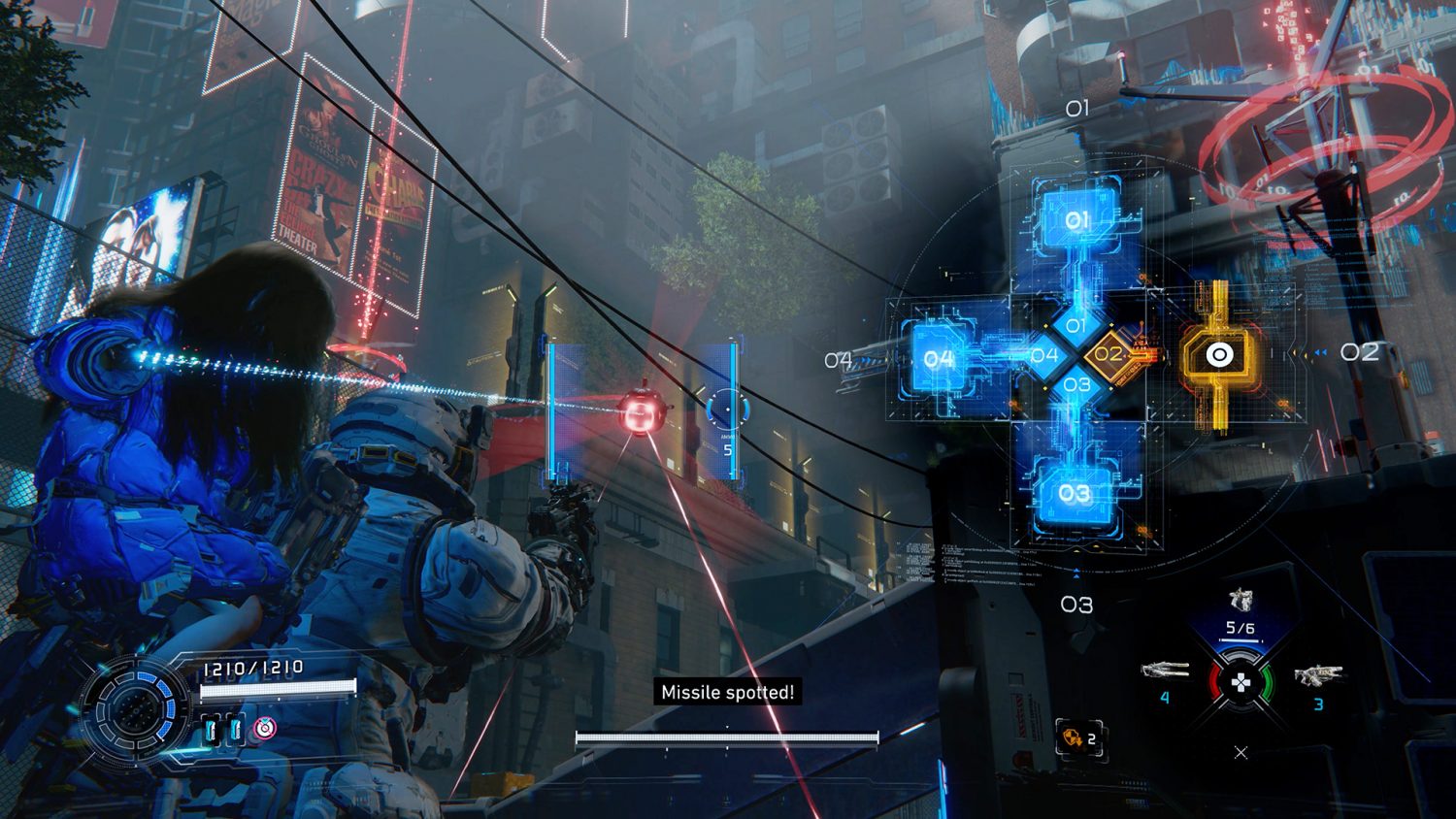Switch to the left weapon with 4 ammo
The image size is (1456, 819).
1165,671
